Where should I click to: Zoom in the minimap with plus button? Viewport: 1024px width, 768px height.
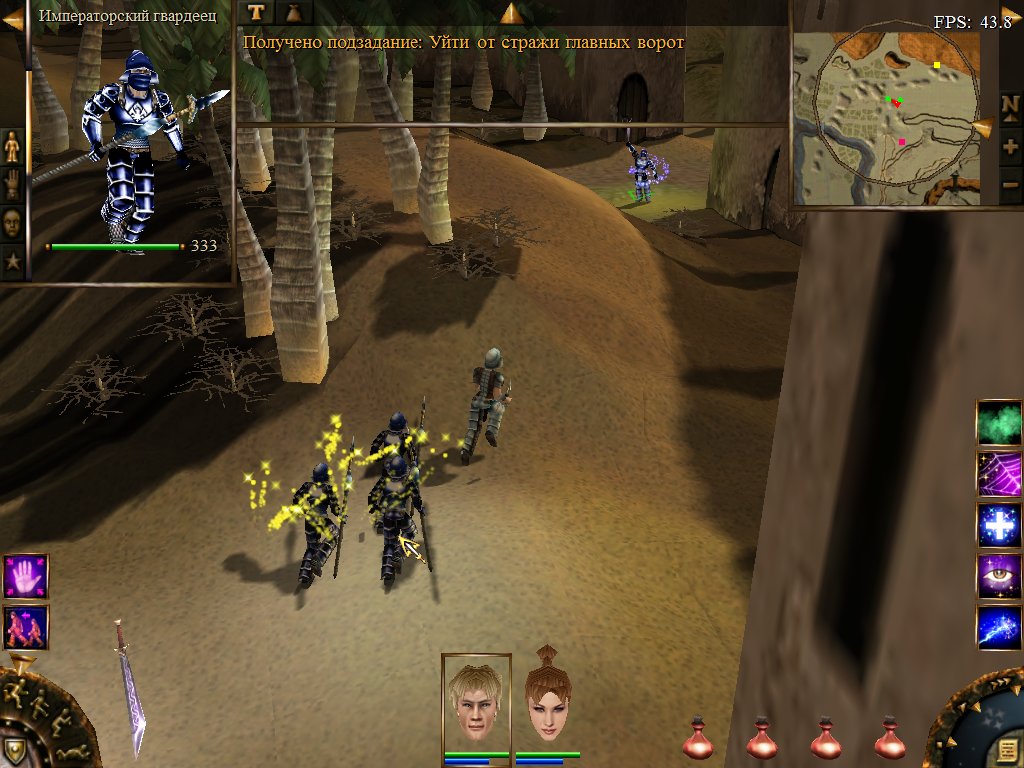1009,146
